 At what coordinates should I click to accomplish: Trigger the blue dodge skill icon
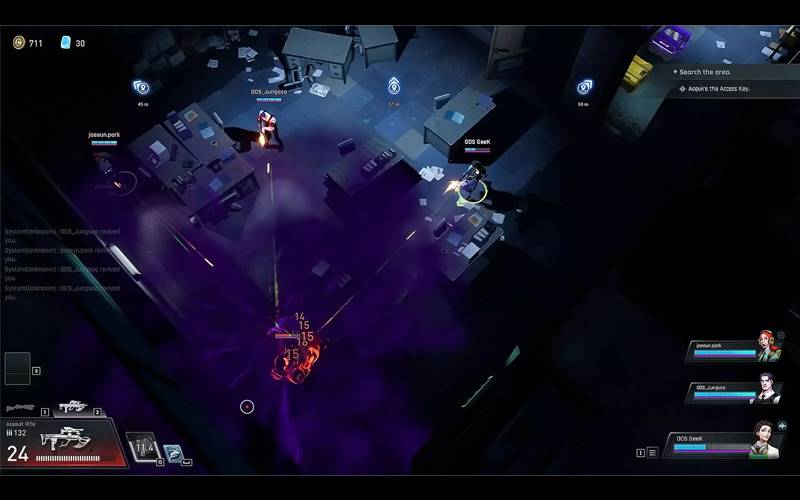click(x=173, y=454)
